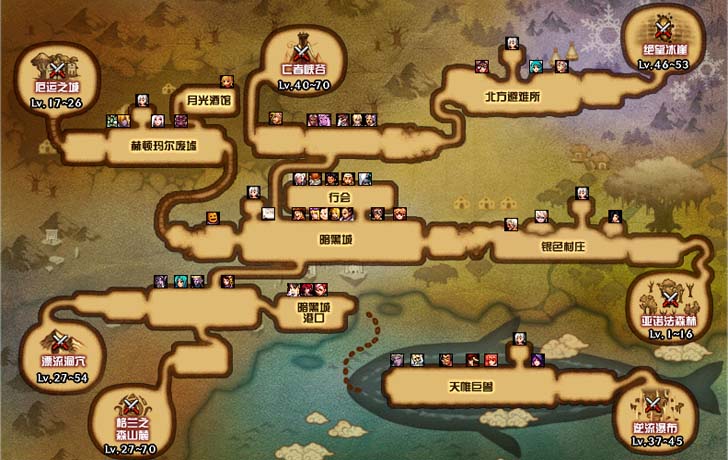Choose the 赫顿玛尔废墟 town area

[x=163, y=146]
